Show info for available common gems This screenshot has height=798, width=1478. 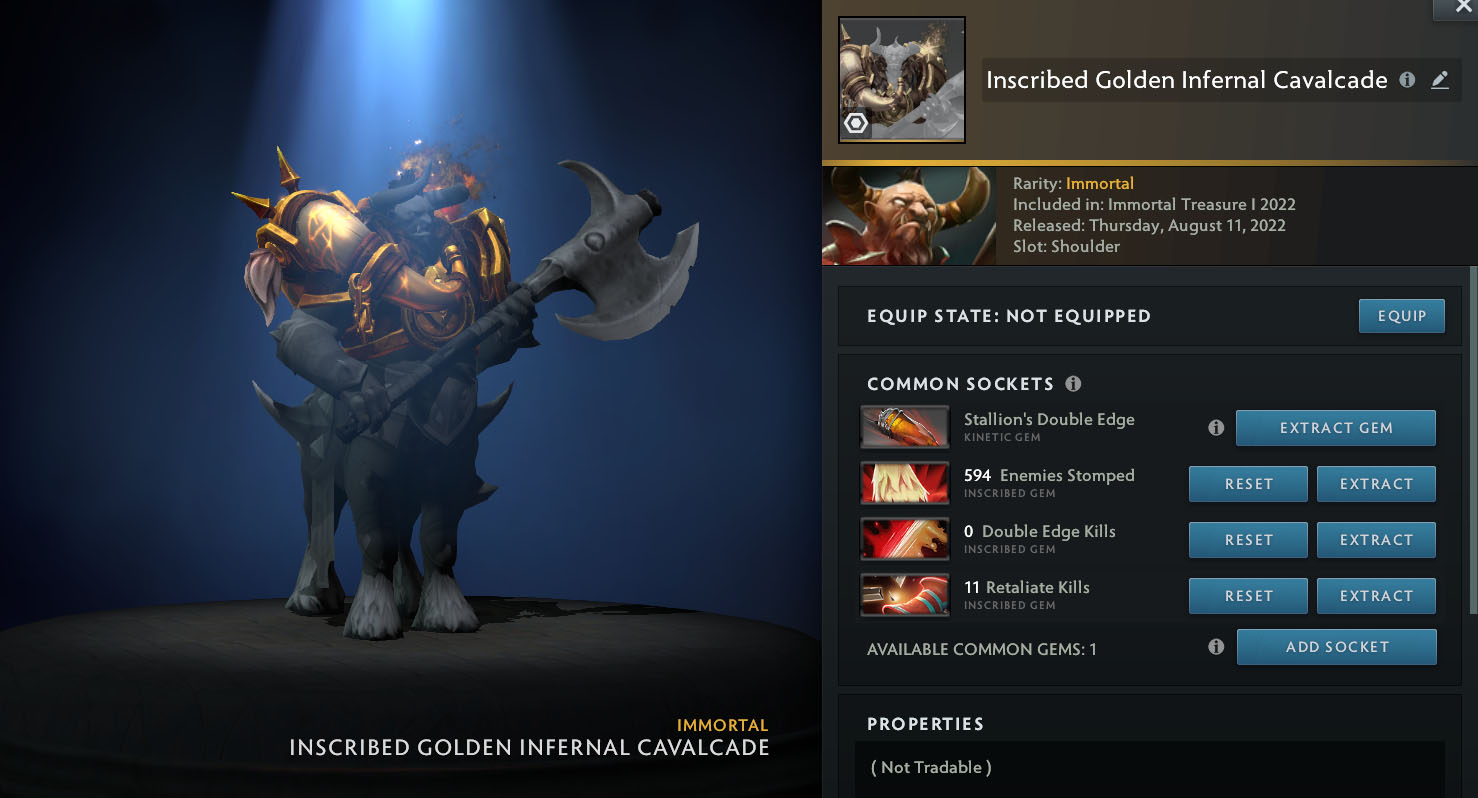click(1216, 647)
